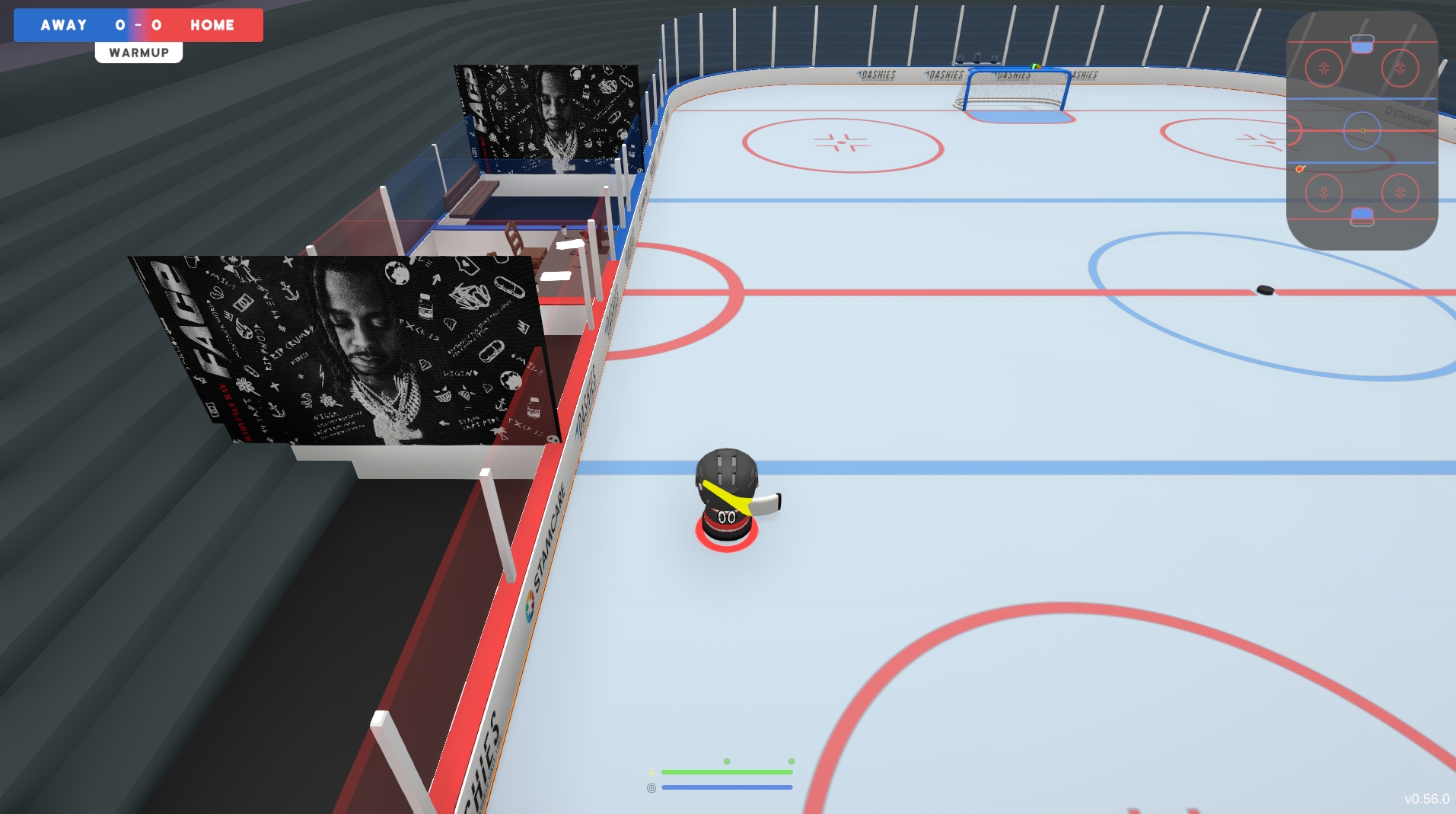The image size is (1456, 814).
Task: Click the top goal crease on the minimap
Action: click(x=1362, y=43)
